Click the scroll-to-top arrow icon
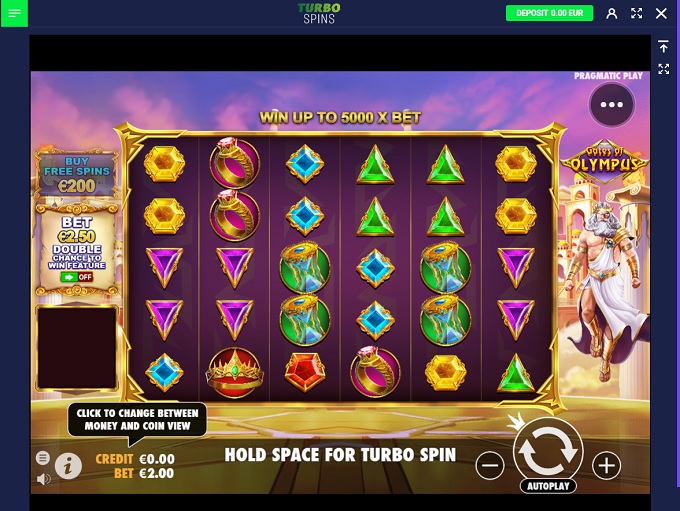The image size is (680, 511). [x=663, y=47]
